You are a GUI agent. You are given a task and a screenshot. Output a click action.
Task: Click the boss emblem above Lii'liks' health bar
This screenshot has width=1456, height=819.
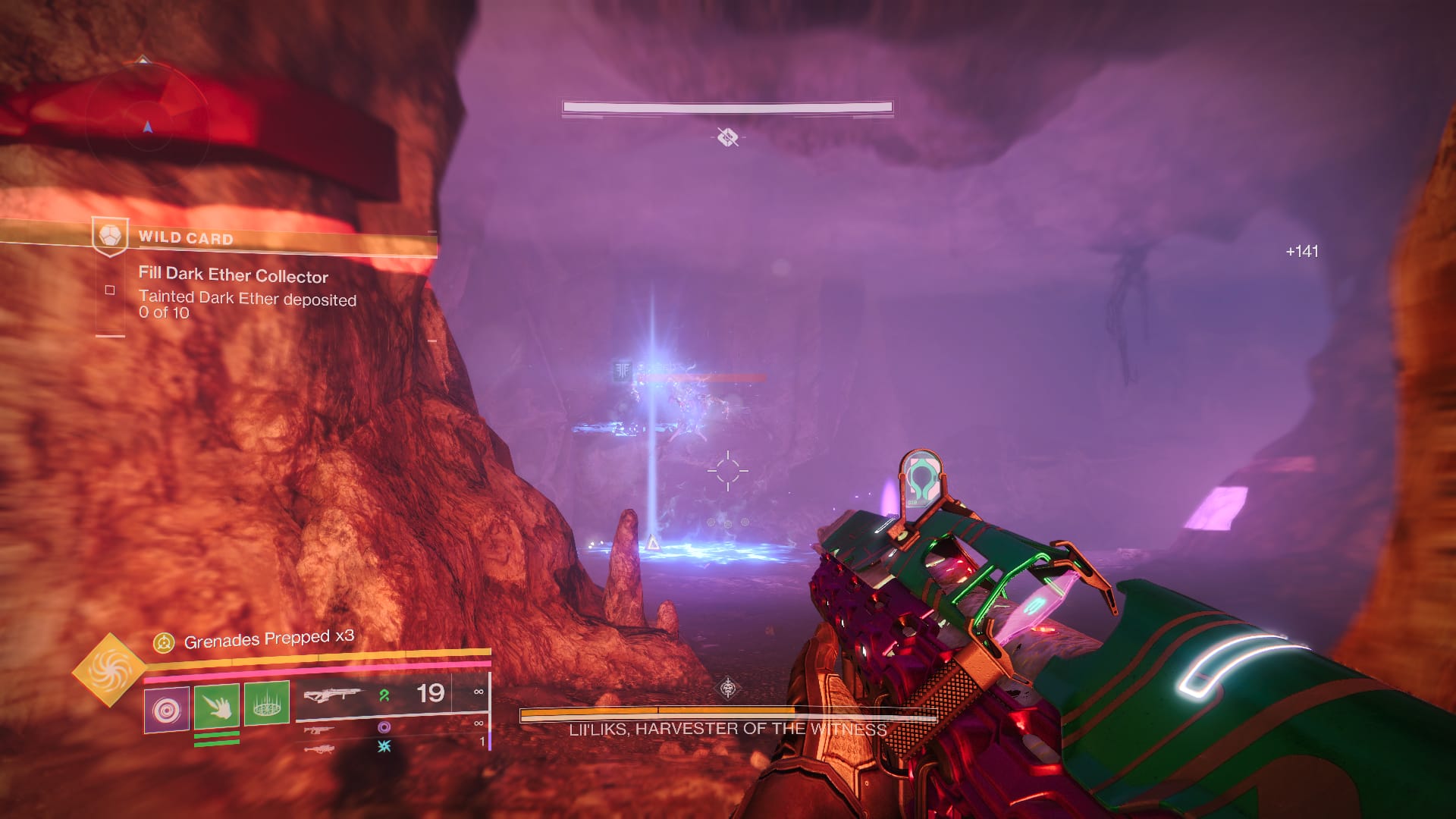[728, 689]
